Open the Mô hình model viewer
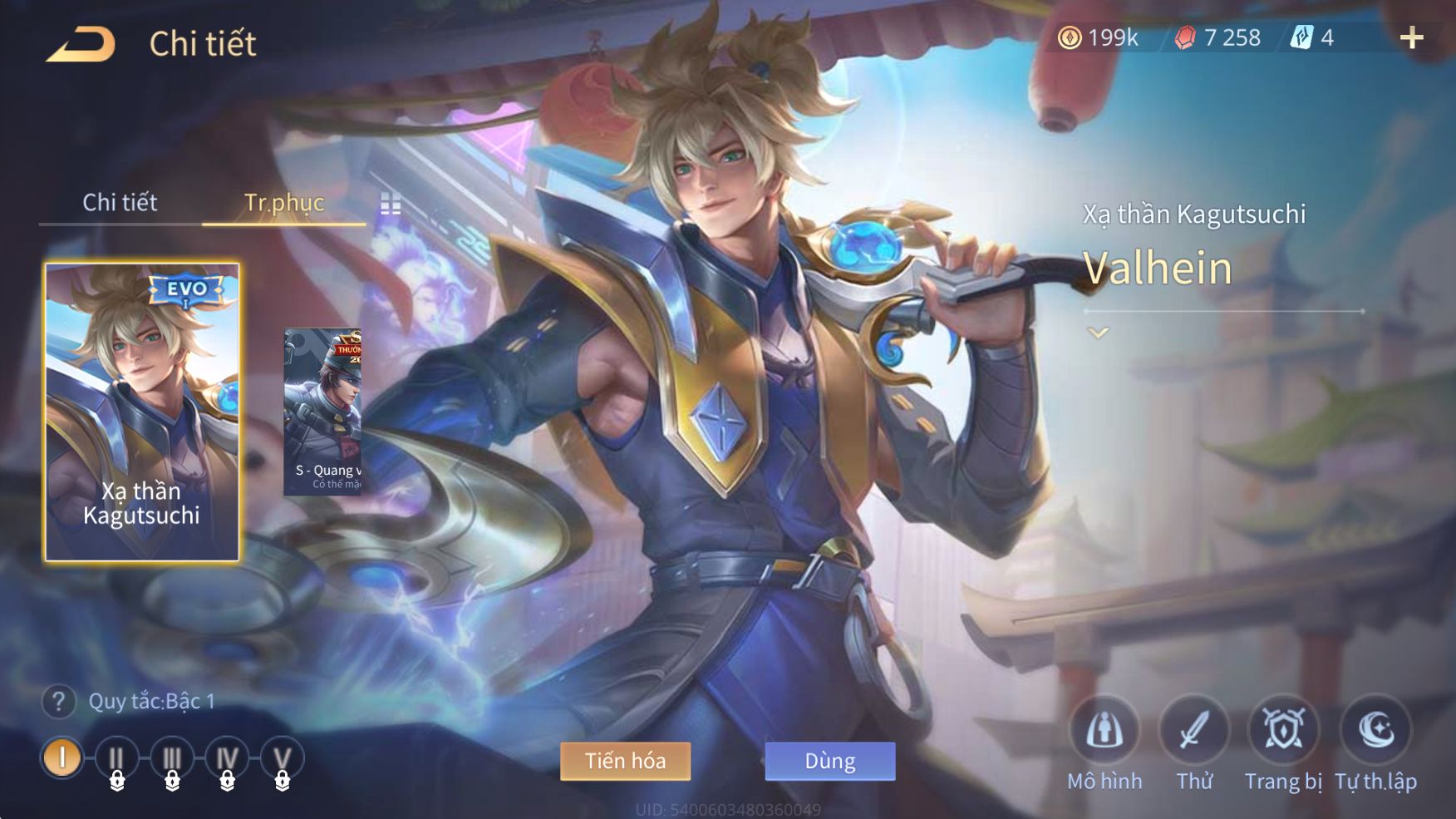1456x819 pixels. tap(1104, 731)
